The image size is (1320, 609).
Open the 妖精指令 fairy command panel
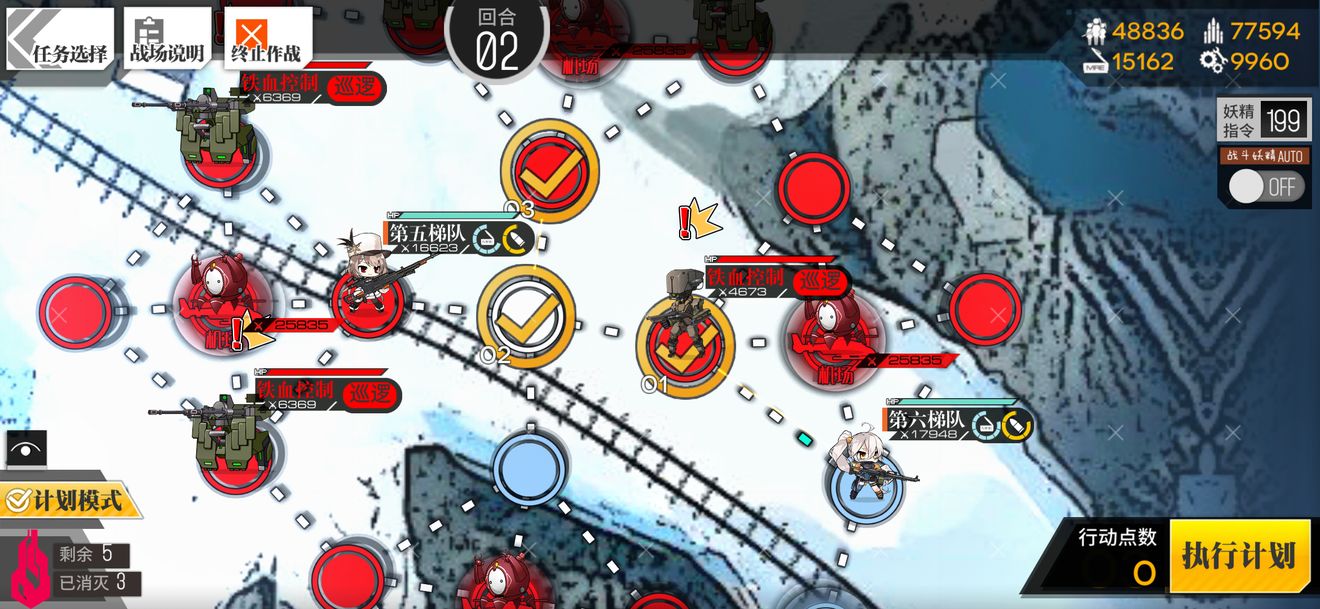coord(1264,120)
